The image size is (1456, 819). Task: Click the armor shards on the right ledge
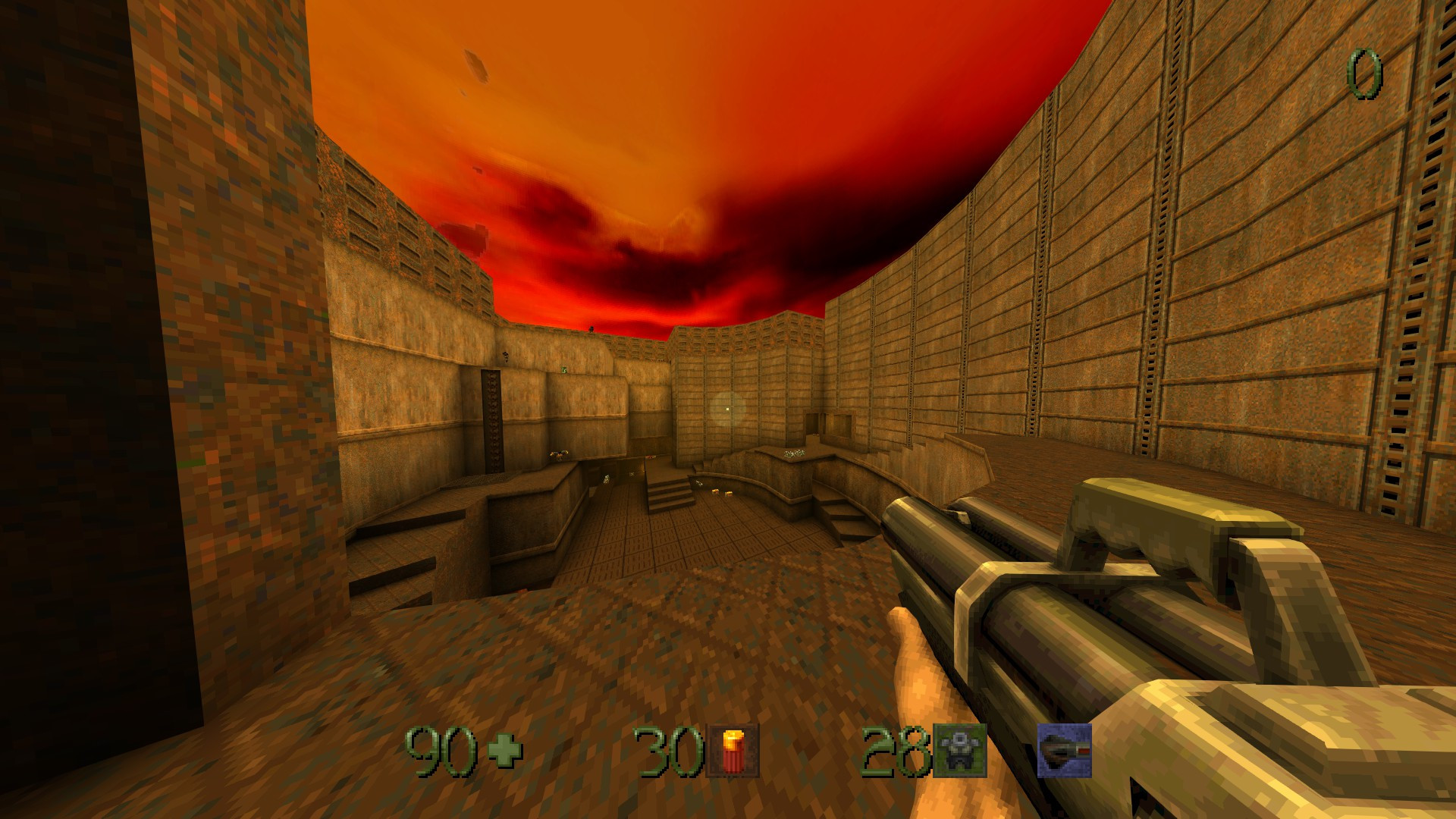pos(792,453)
